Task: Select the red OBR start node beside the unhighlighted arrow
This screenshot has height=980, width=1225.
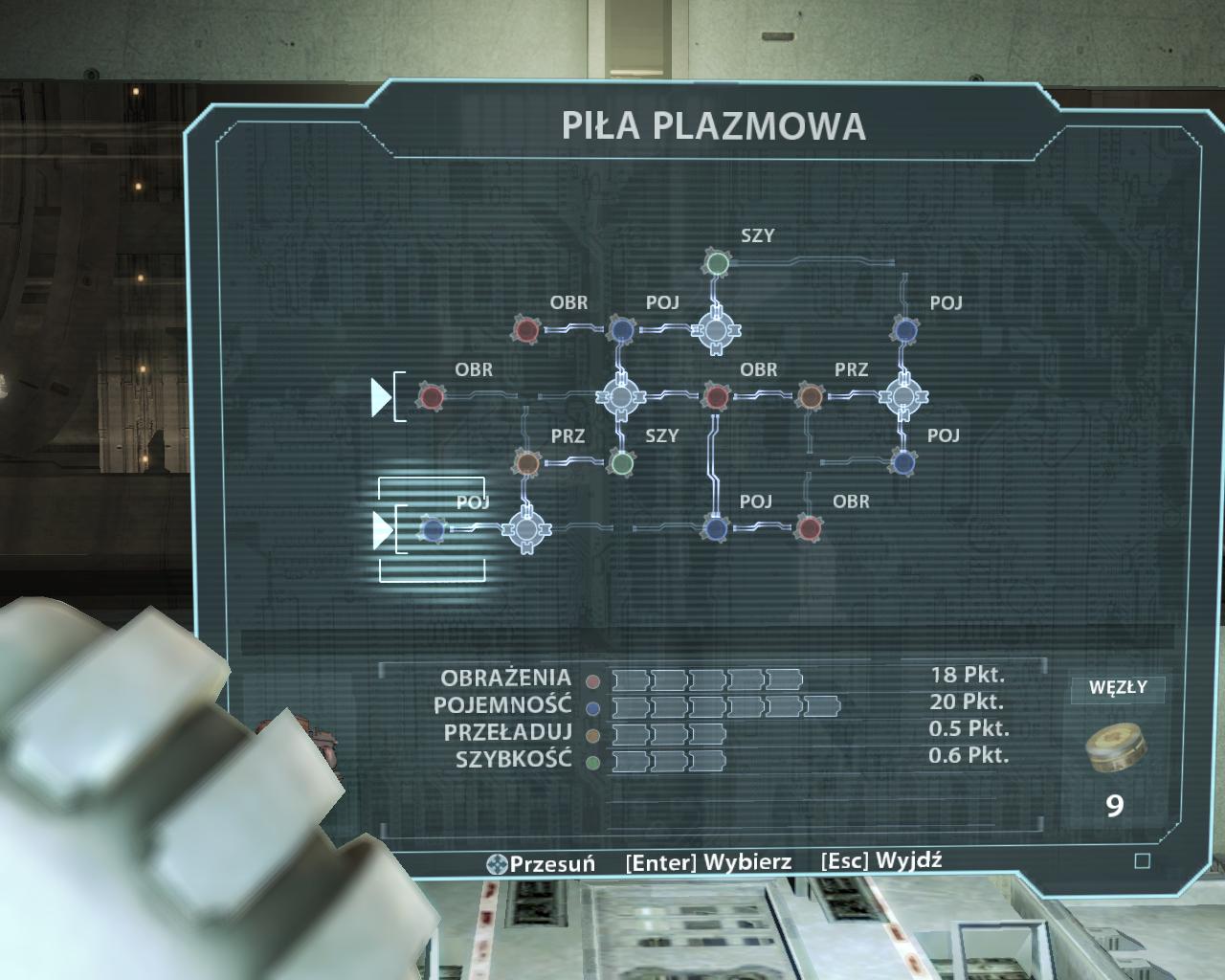Action: pyautogui.click(x=432, y=396)
